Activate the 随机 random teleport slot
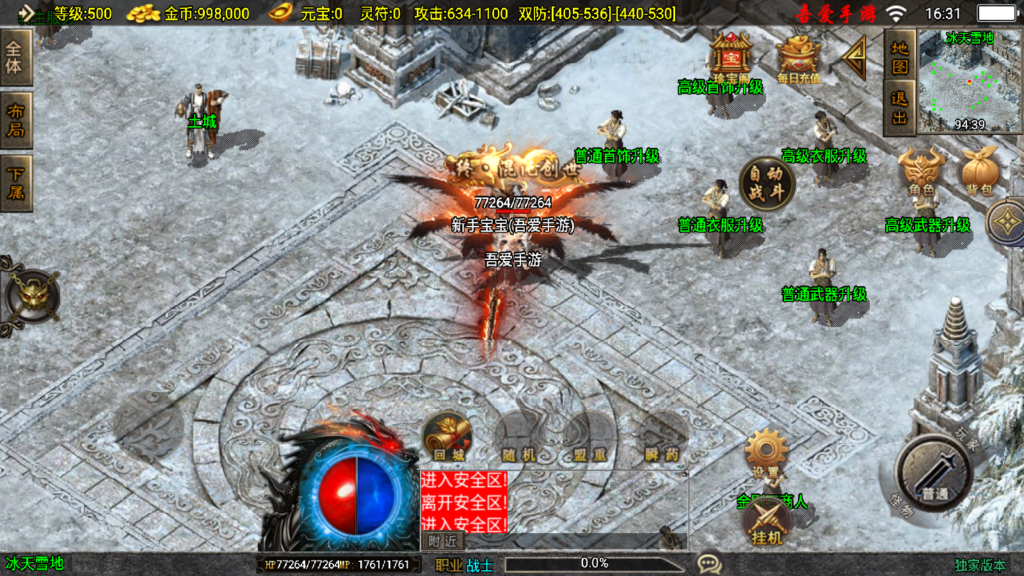The image size is (1024, 576). click(518, 437)
